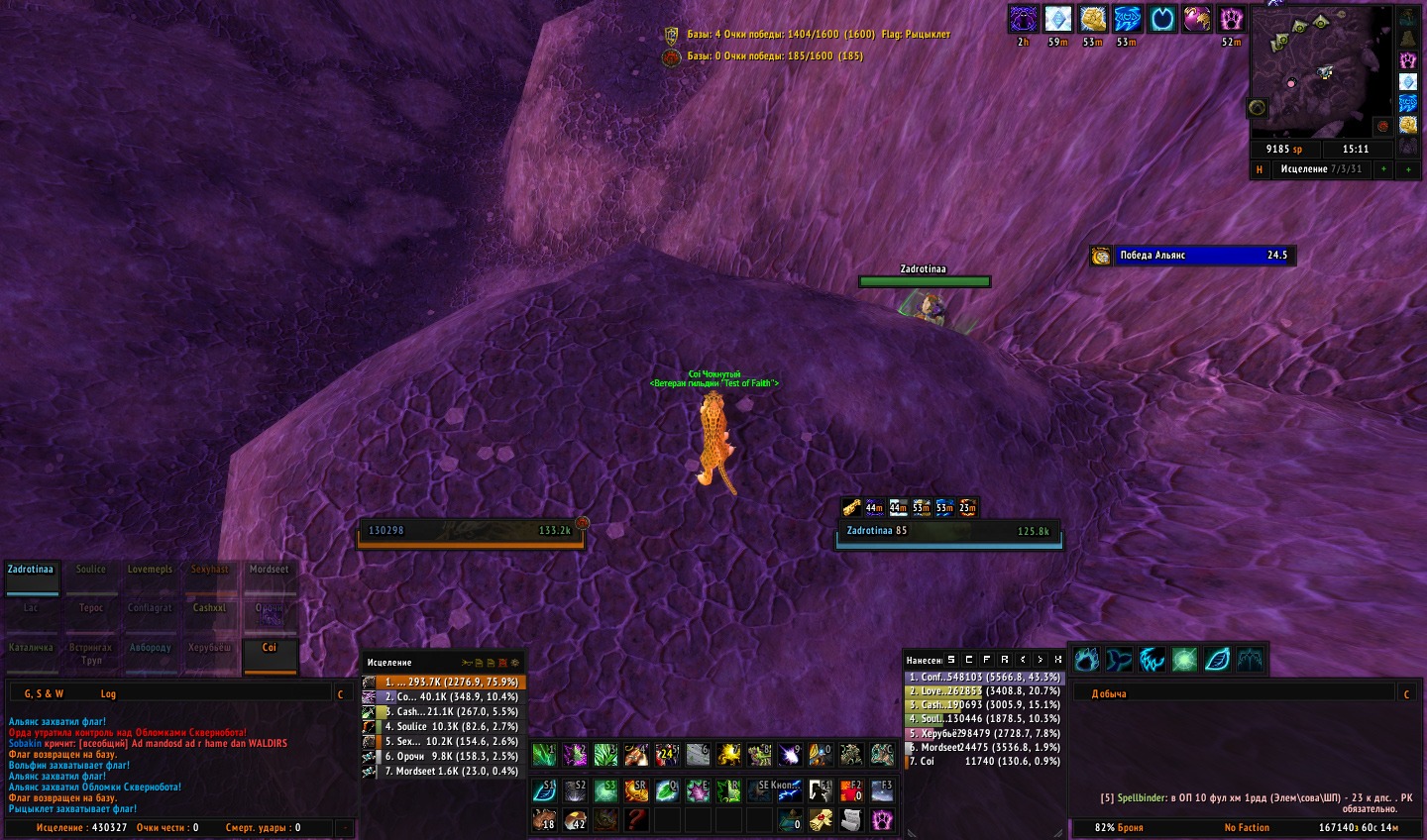Open the G, S & W chat tab

point(44,694)
